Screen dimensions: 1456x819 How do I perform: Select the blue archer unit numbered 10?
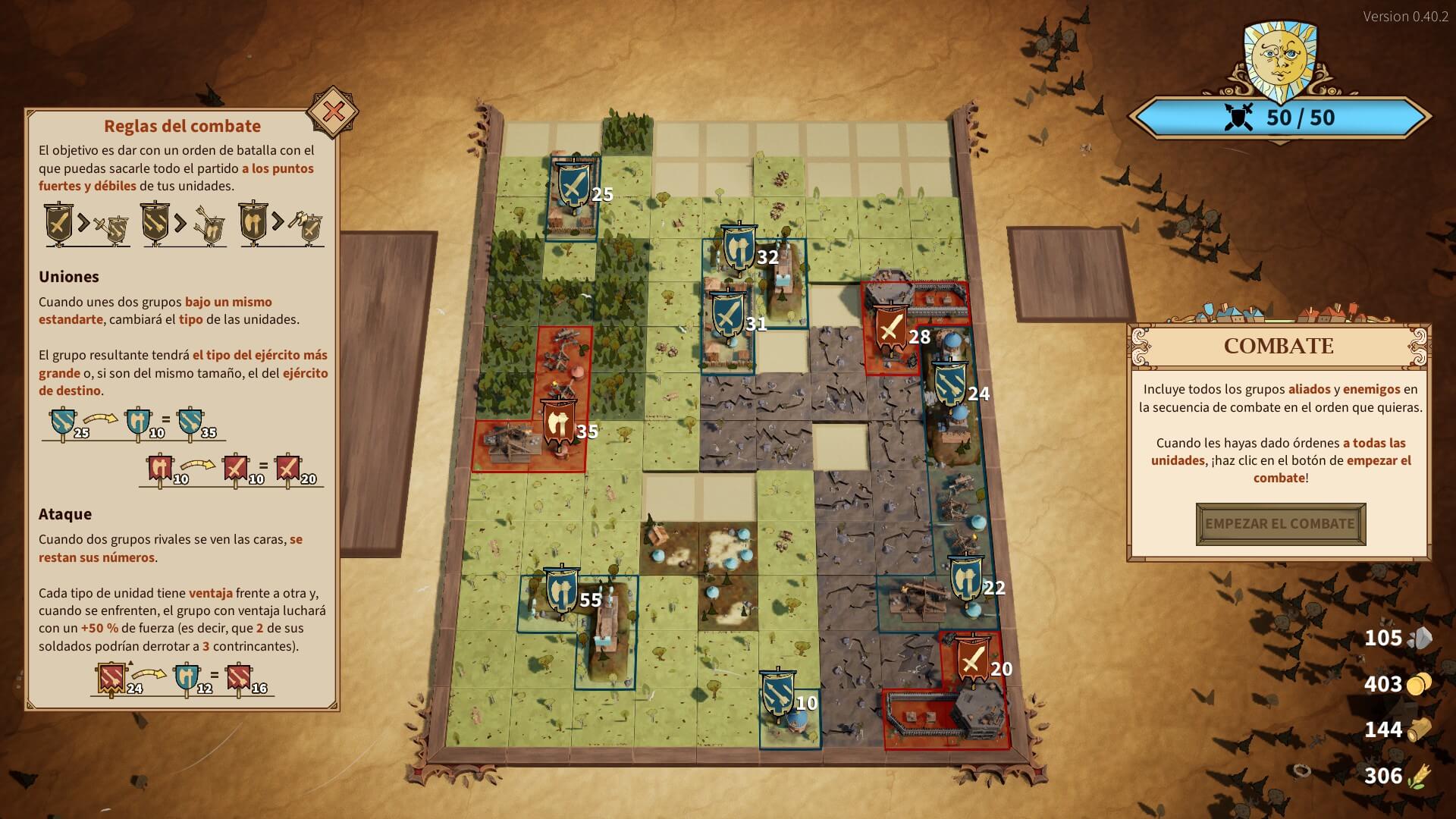[777, 693]
